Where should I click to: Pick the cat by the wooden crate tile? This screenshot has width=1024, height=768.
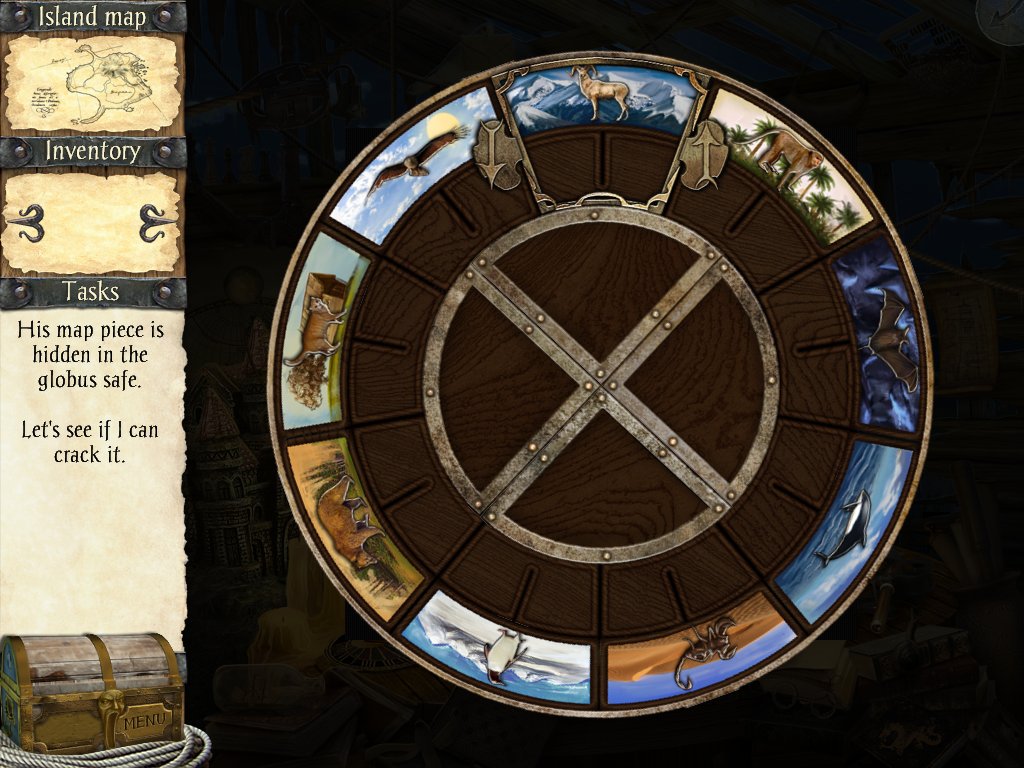tap(323, 328)
